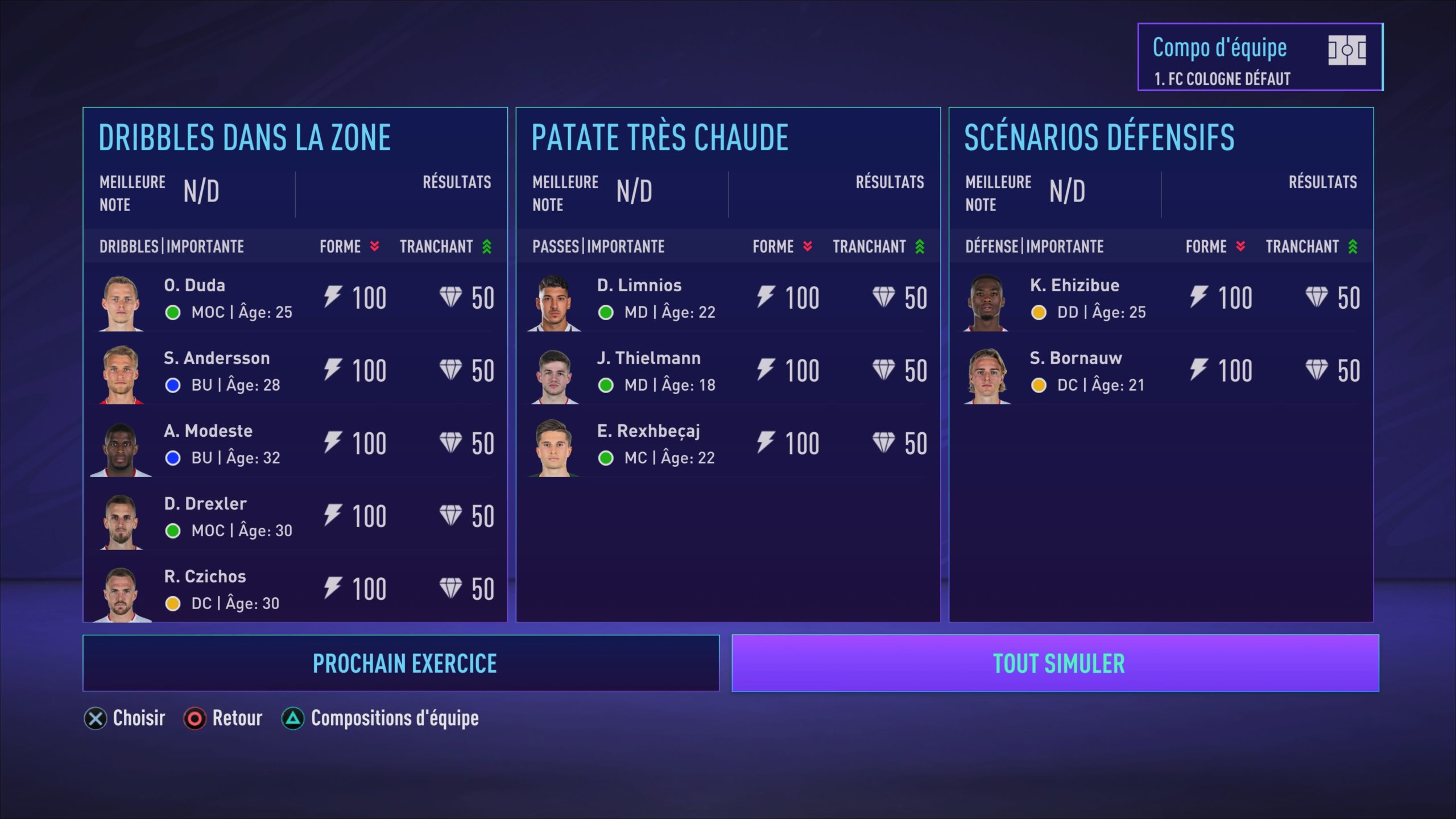The image size is (1456, 819).
Task: Click the X Choisir controller icon
Action: pyautogui.click(x=95, y=718)
